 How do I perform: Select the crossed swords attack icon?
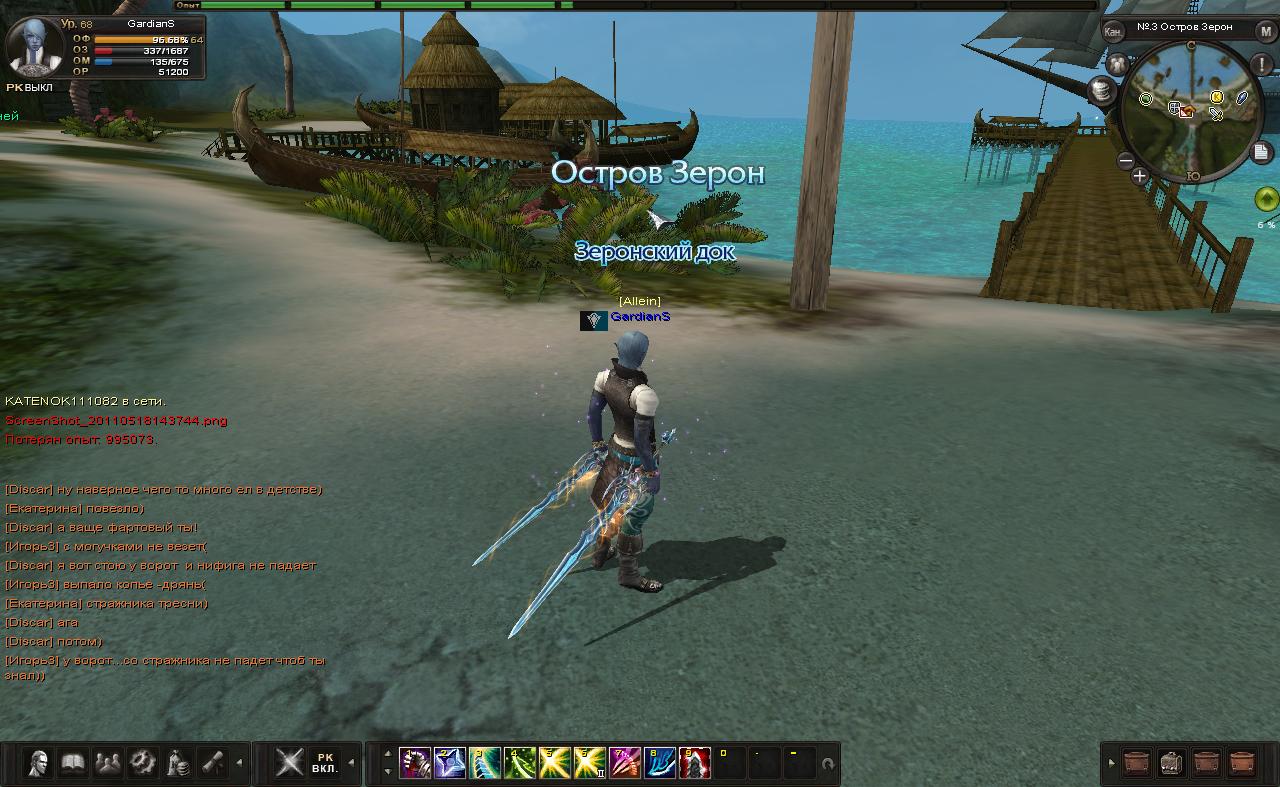pyautogui.click(x=289, y=763)
